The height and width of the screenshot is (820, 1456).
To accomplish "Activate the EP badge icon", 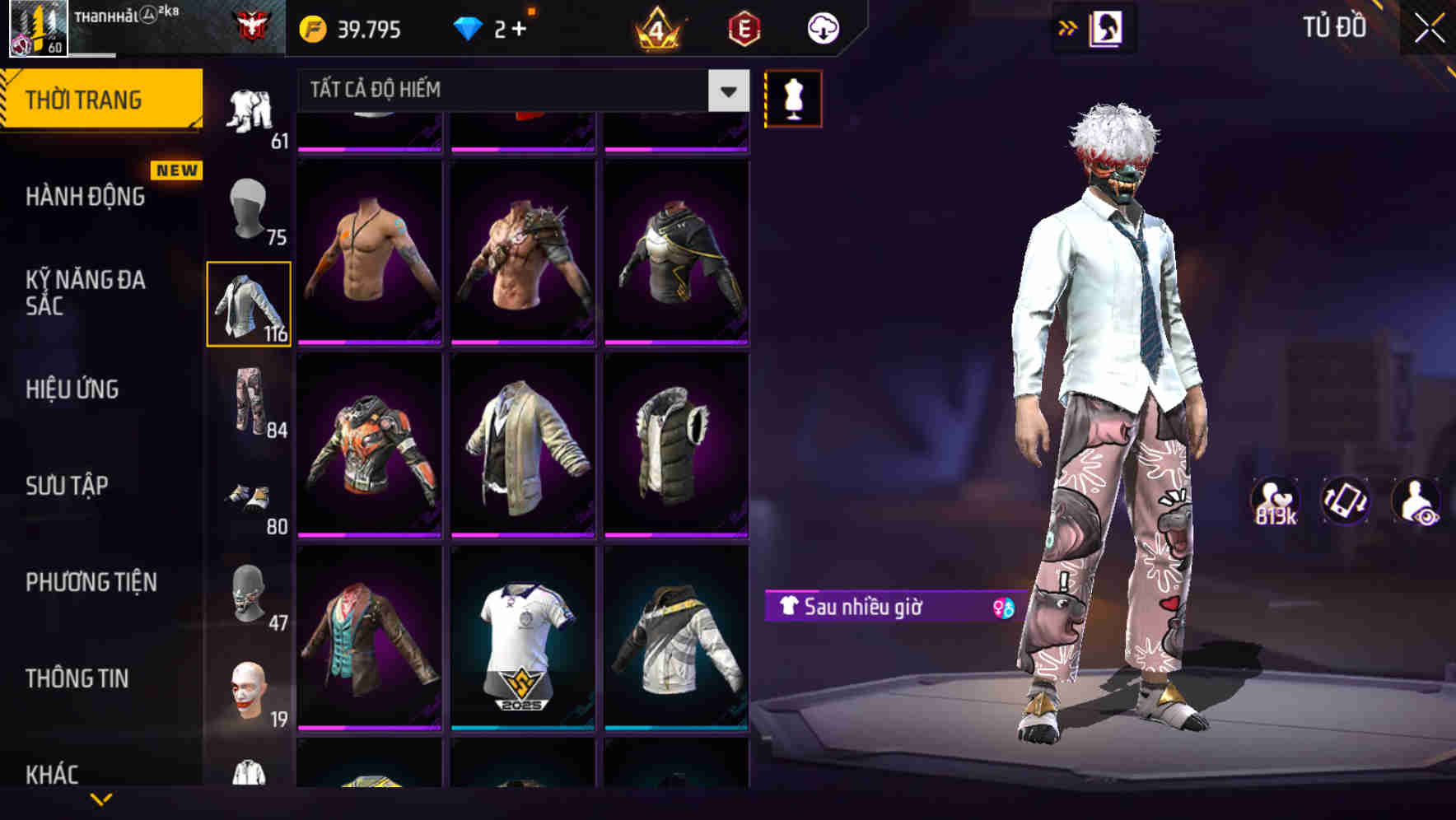I will (x=744, y=27).
